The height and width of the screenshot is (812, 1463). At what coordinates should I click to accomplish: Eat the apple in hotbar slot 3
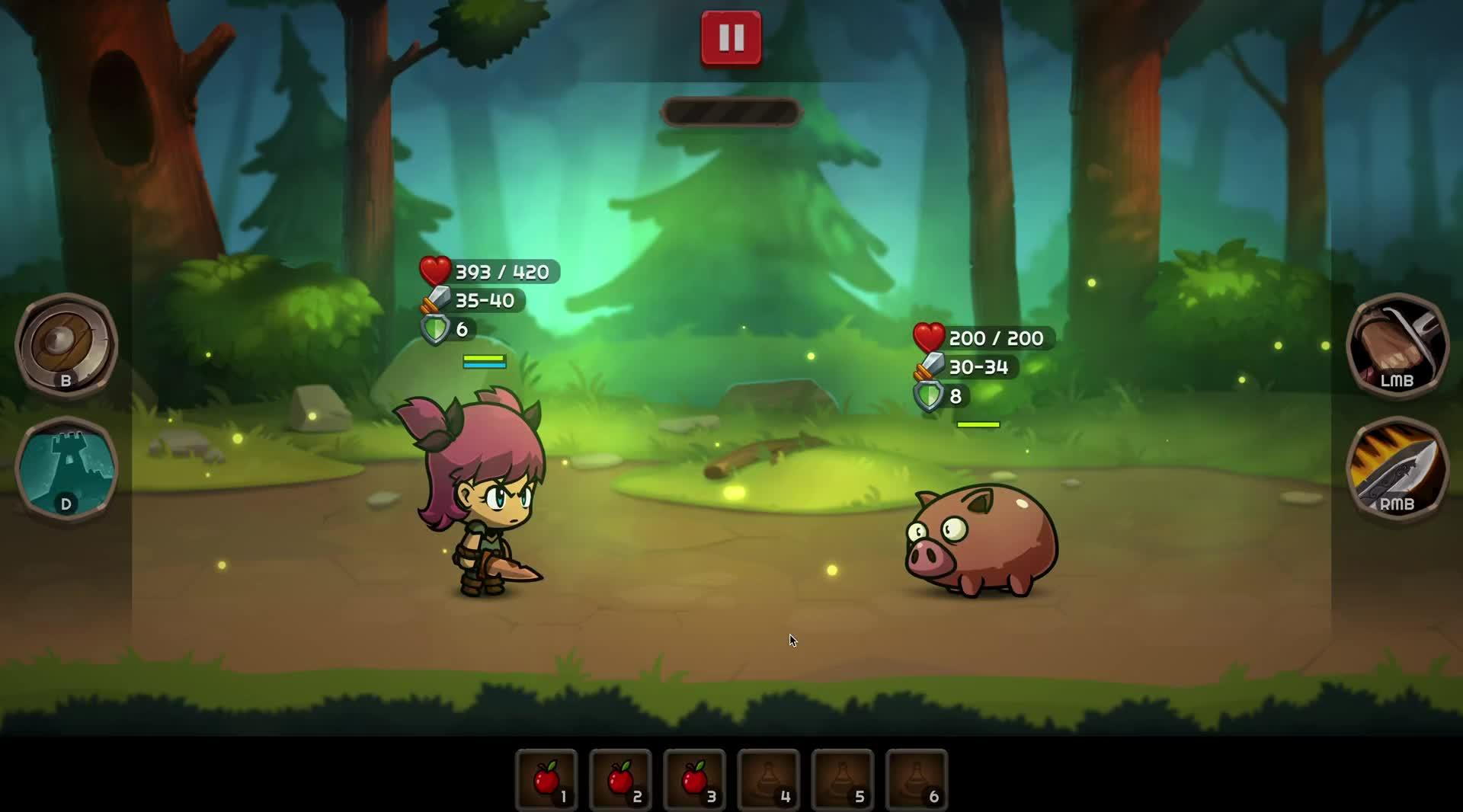pos(694,779)
